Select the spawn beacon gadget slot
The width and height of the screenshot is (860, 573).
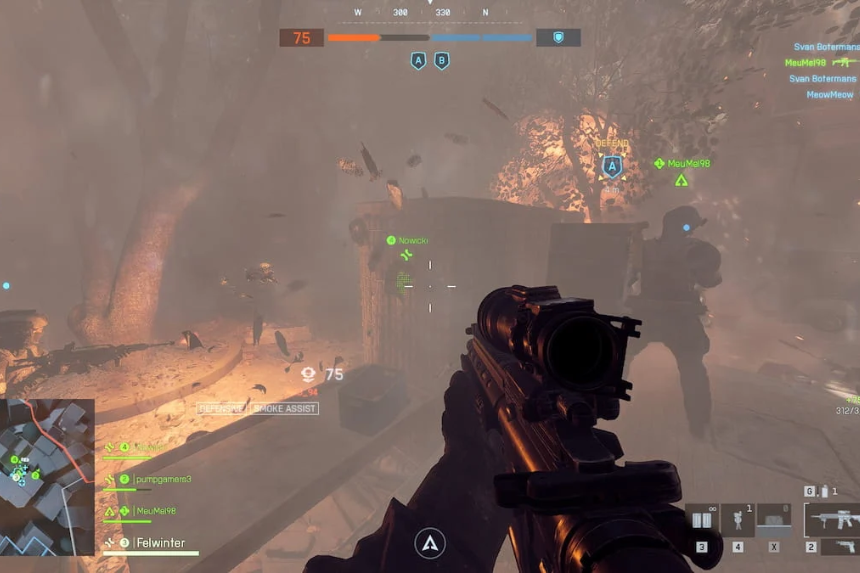(x=738, y=521)
